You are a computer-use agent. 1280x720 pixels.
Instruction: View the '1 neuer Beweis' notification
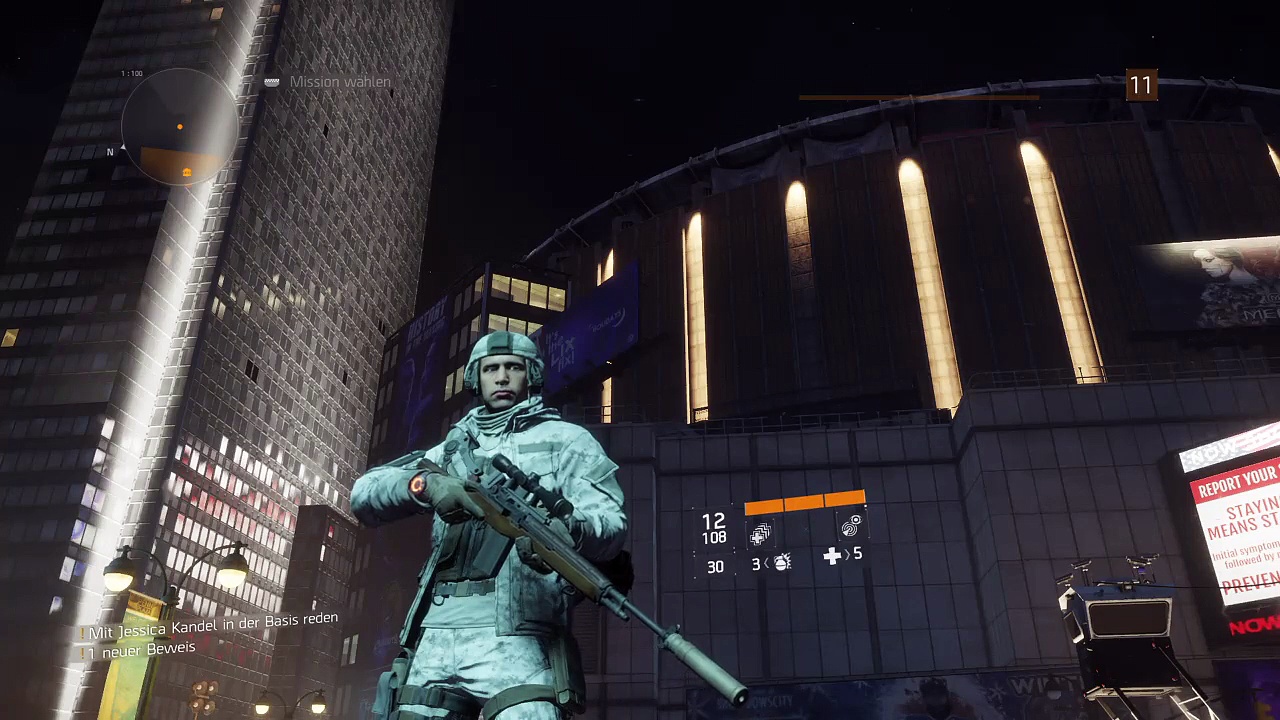141,650
